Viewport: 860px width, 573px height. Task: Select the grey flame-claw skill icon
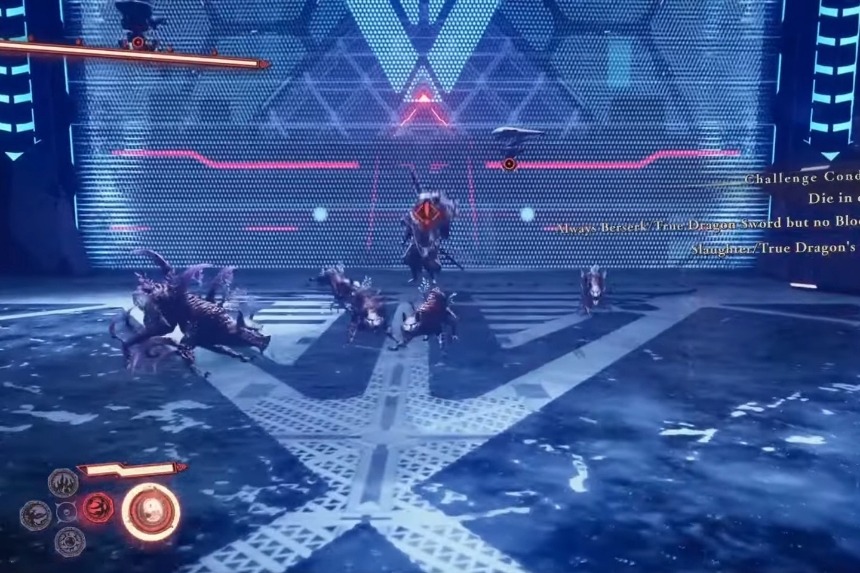pyautogui.click(x=63, y=482)
